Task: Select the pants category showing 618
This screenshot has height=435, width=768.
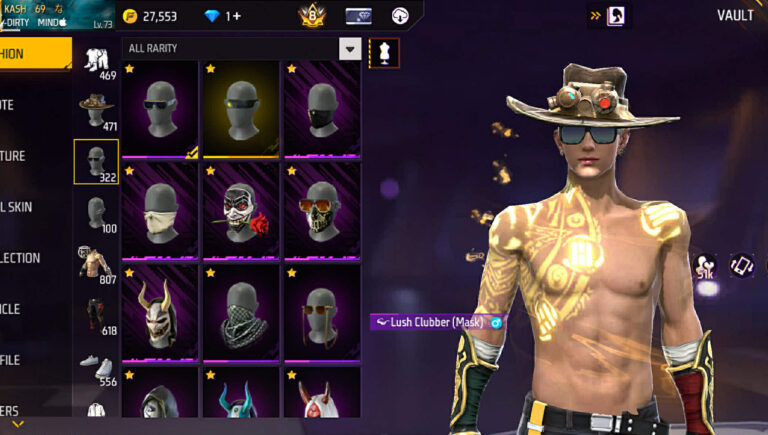Action: point(97,314)
